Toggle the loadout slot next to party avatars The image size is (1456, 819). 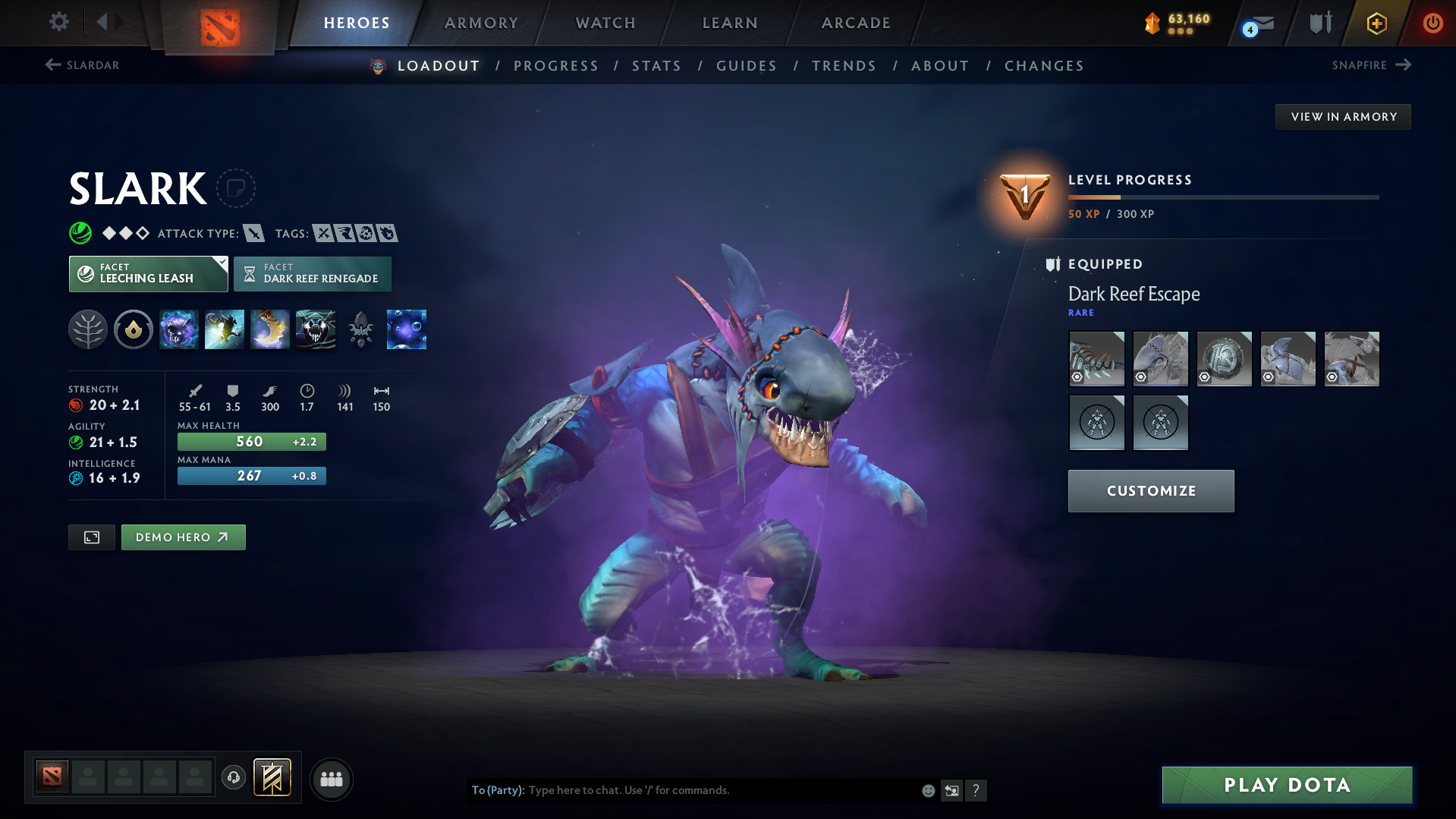(272, 777)
